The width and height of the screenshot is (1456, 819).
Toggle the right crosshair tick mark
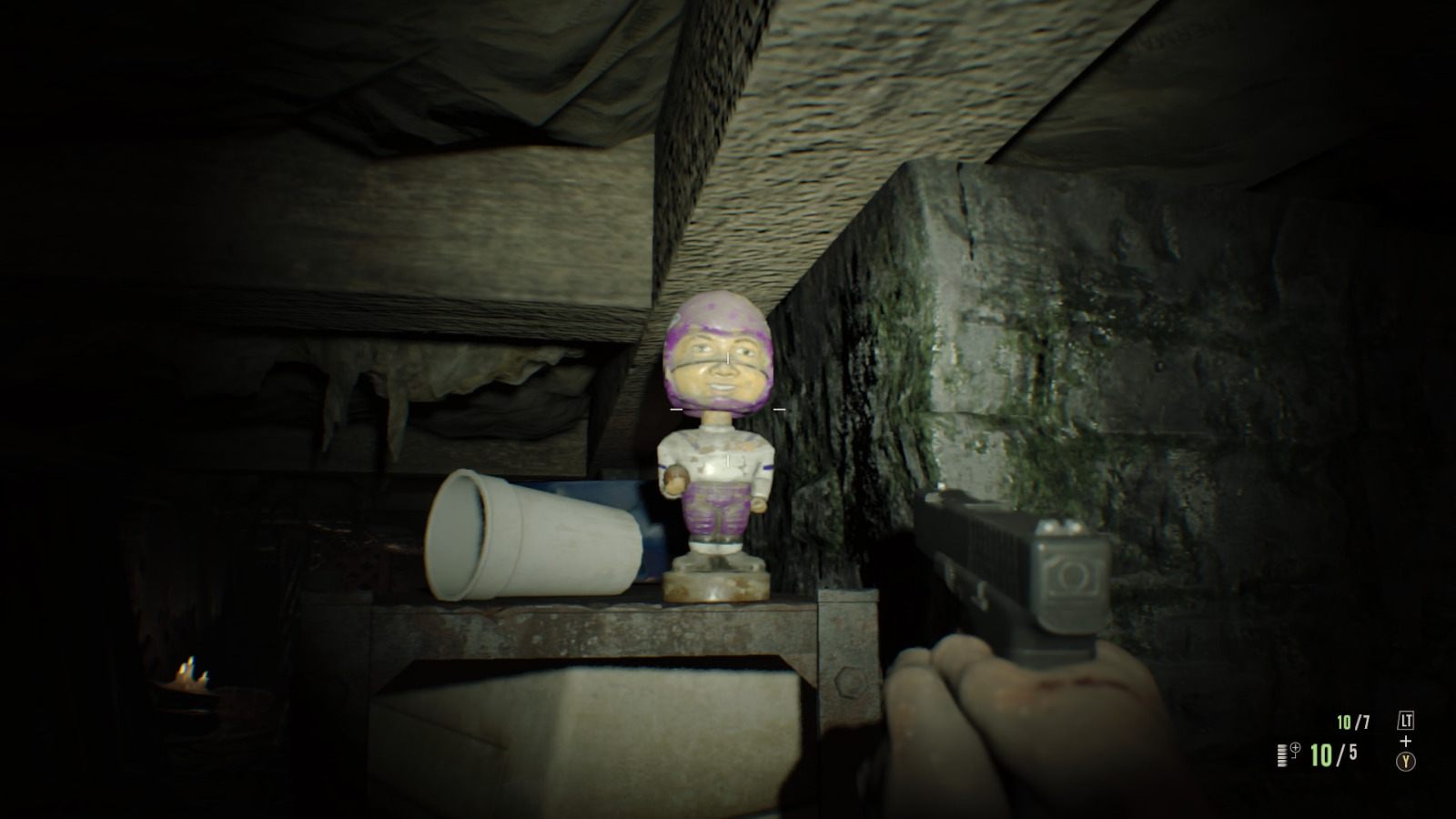[780, 409]
